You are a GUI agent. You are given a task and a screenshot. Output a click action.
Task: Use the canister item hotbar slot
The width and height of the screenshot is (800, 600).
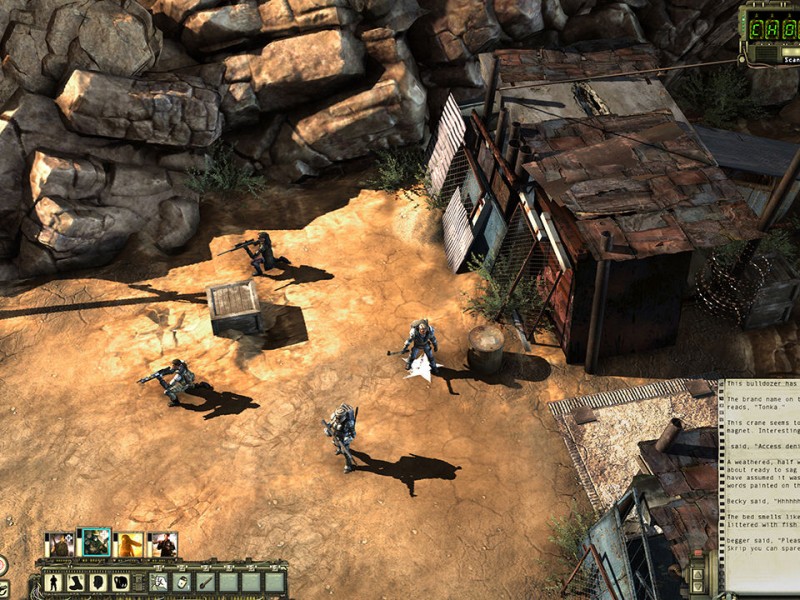pyautogui.click(x=181, y=582)
